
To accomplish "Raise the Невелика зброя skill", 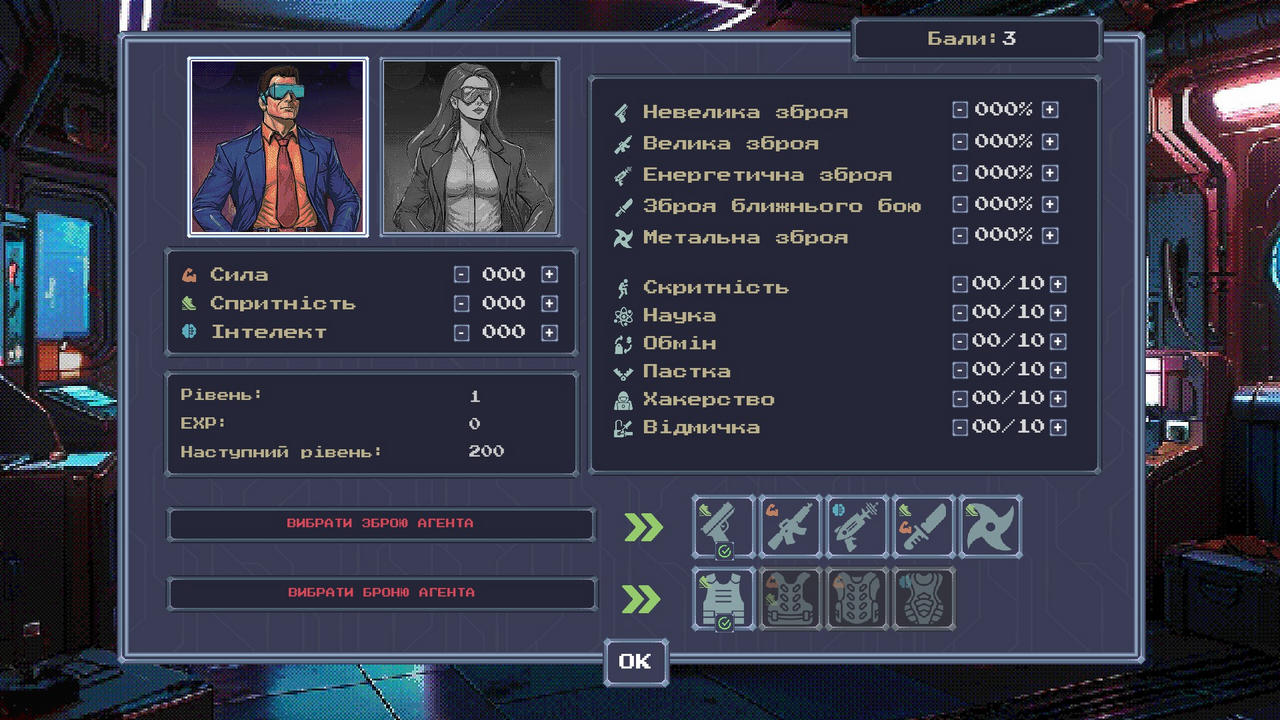I will 1049,111.
